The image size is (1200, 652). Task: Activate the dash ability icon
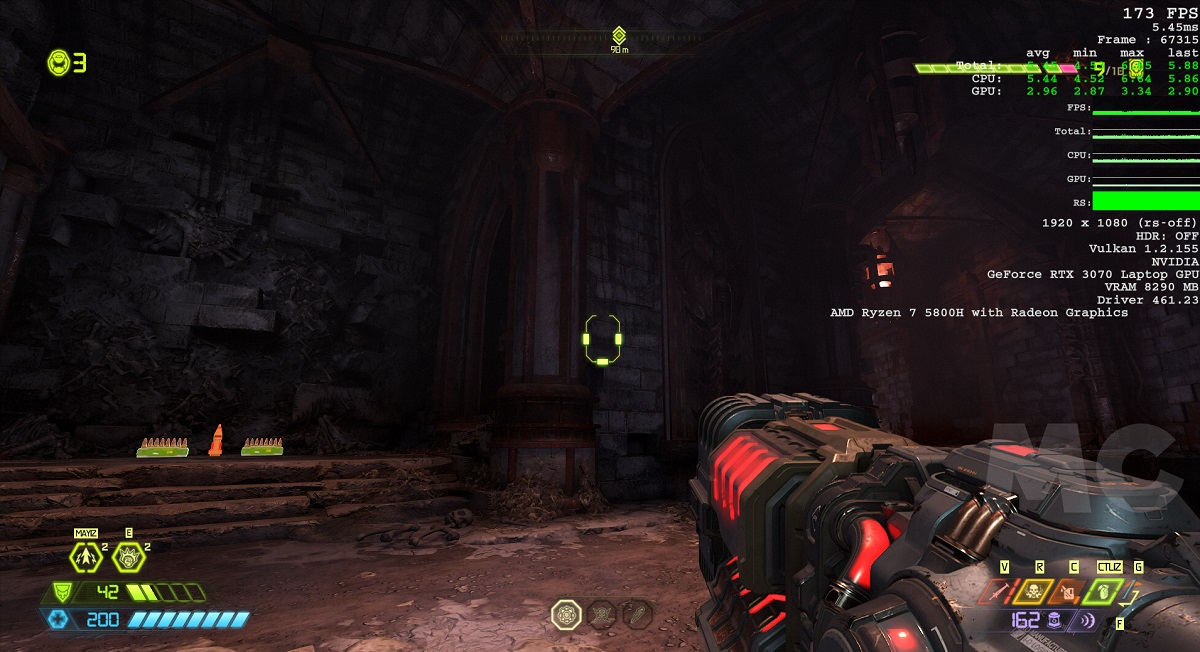[x=86, y=557]
